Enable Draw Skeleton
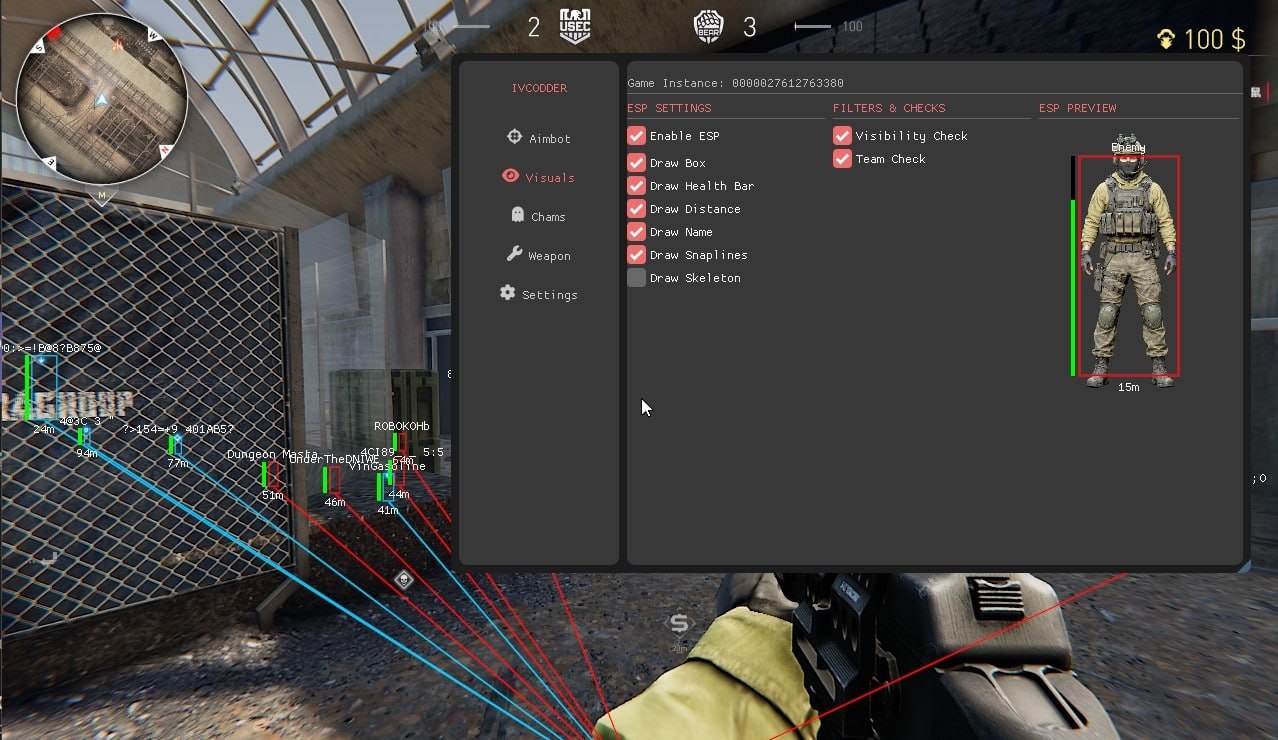This screenshot has height=740, width=1278. [x=637, y=278]
